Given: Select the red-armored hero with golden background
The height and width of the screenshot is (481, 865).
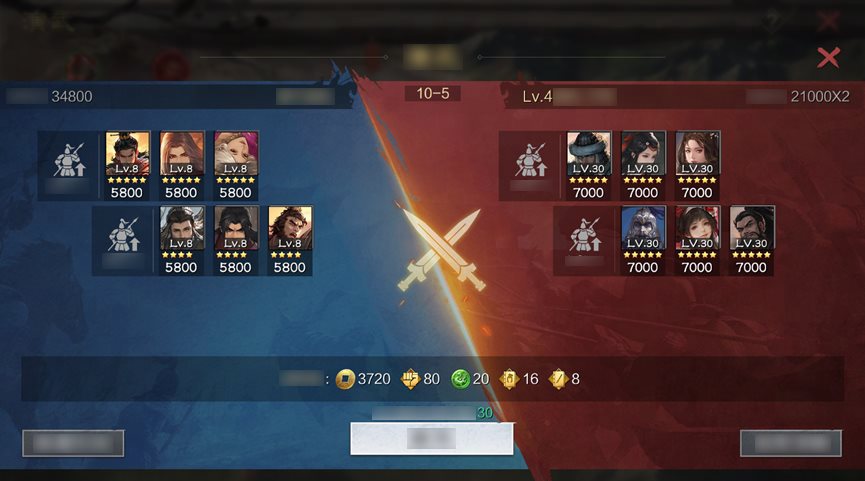Looking at the screenshot, I should pyautogui.click(x=127, y=154).
